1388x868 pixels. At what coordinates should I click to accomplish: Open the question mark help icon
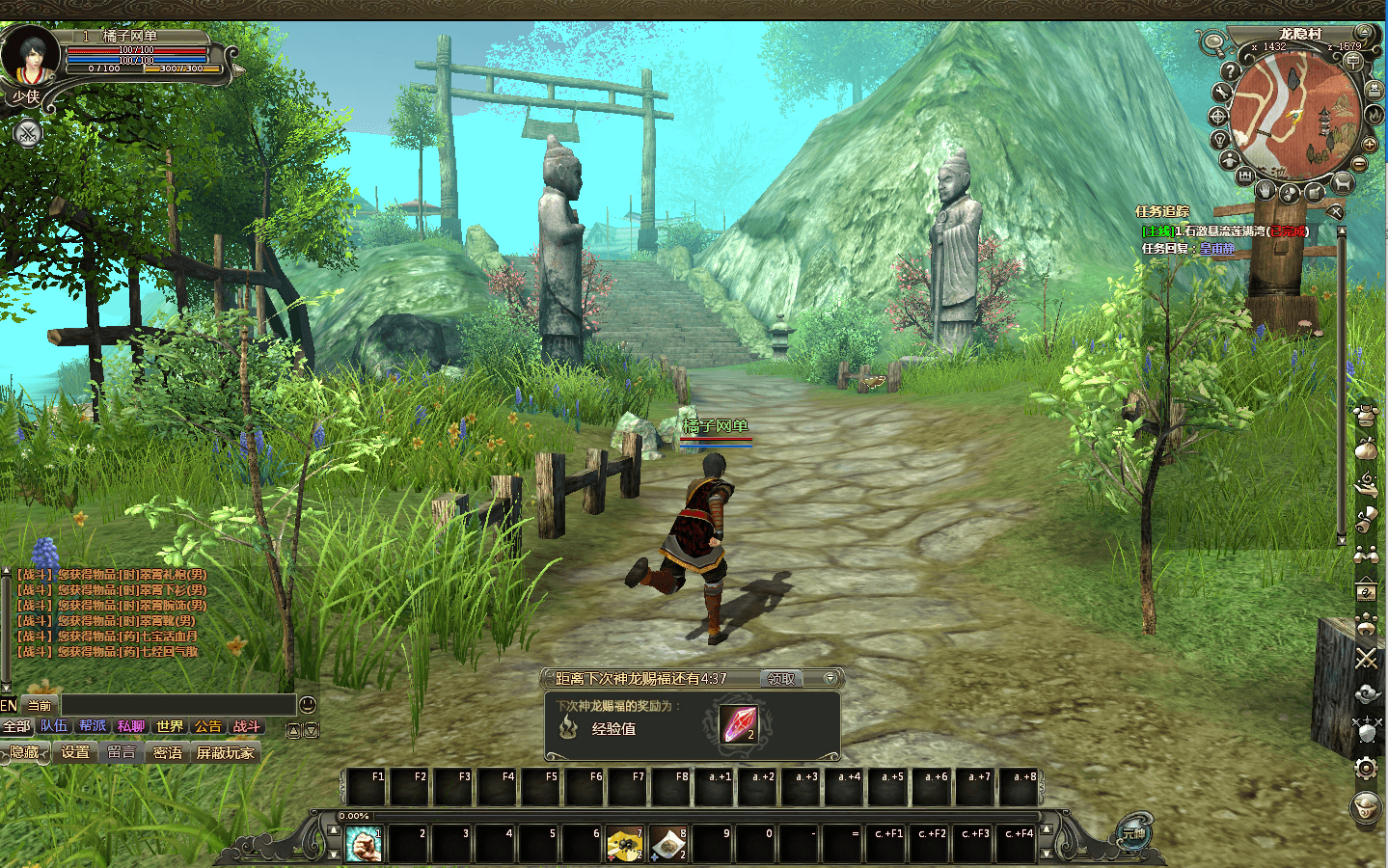(1229, 70)
